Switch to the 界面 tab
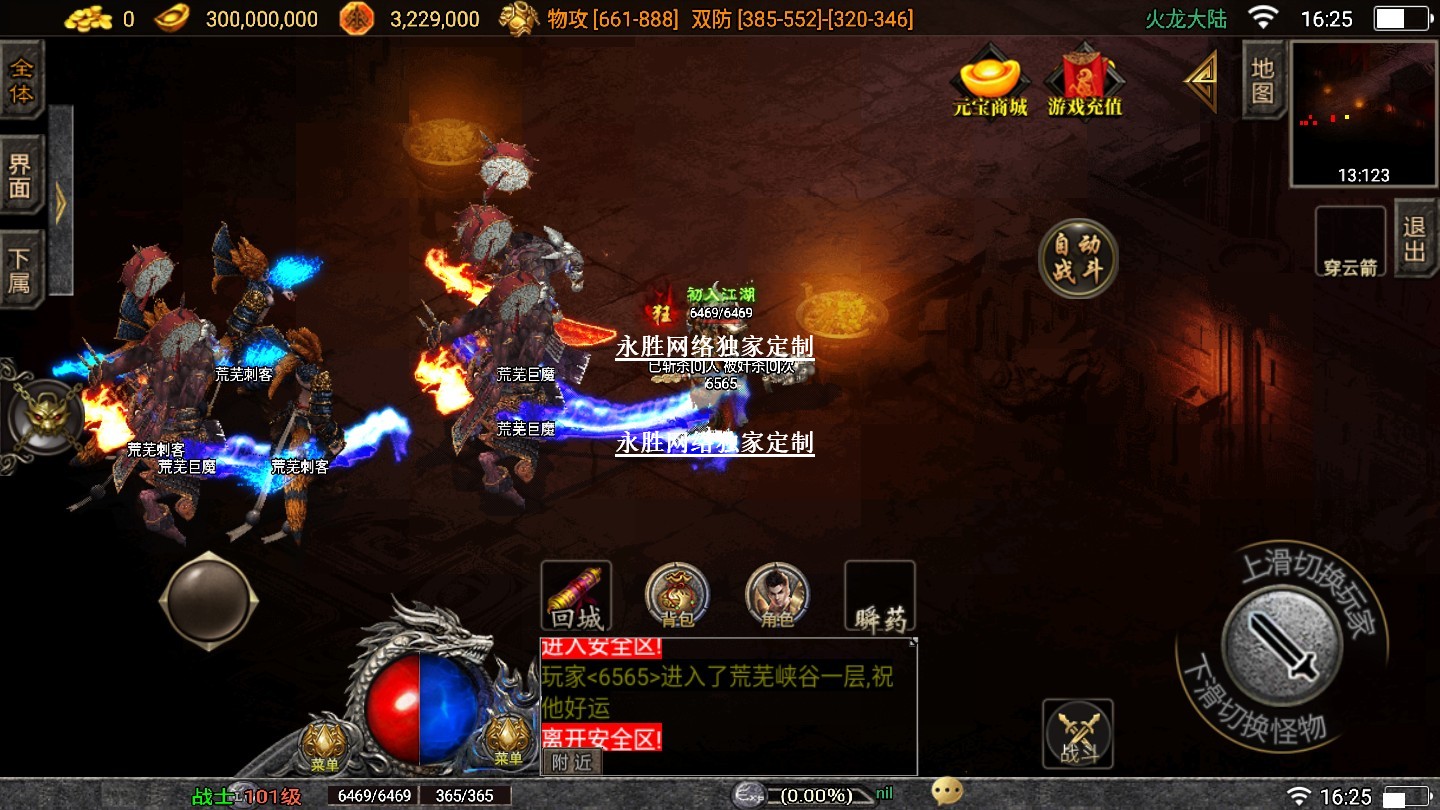Screen dimensions: 1440x810 click(x=21, y=175)
